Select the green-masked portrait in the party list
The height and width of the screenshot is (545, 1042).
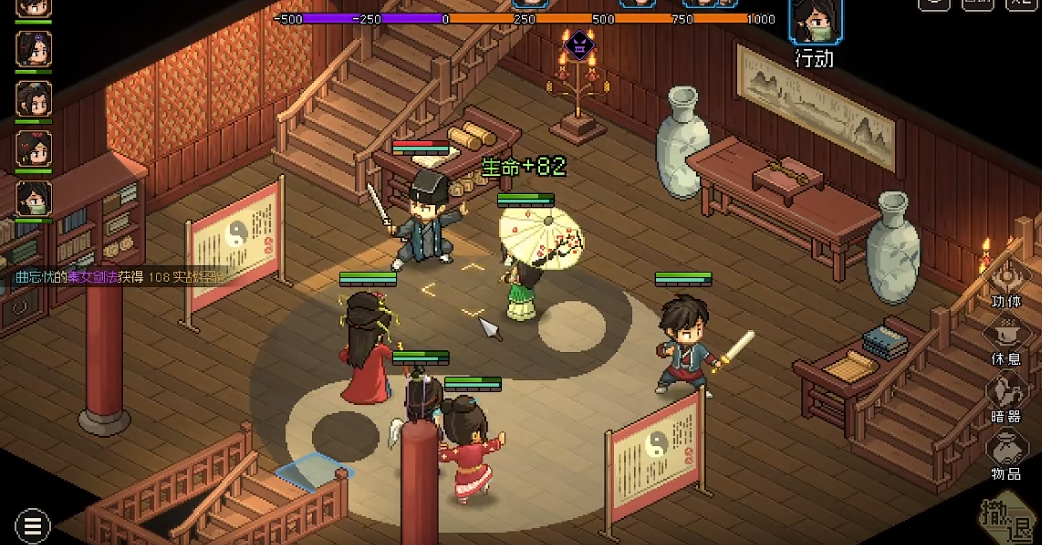(x=34, y=198)
